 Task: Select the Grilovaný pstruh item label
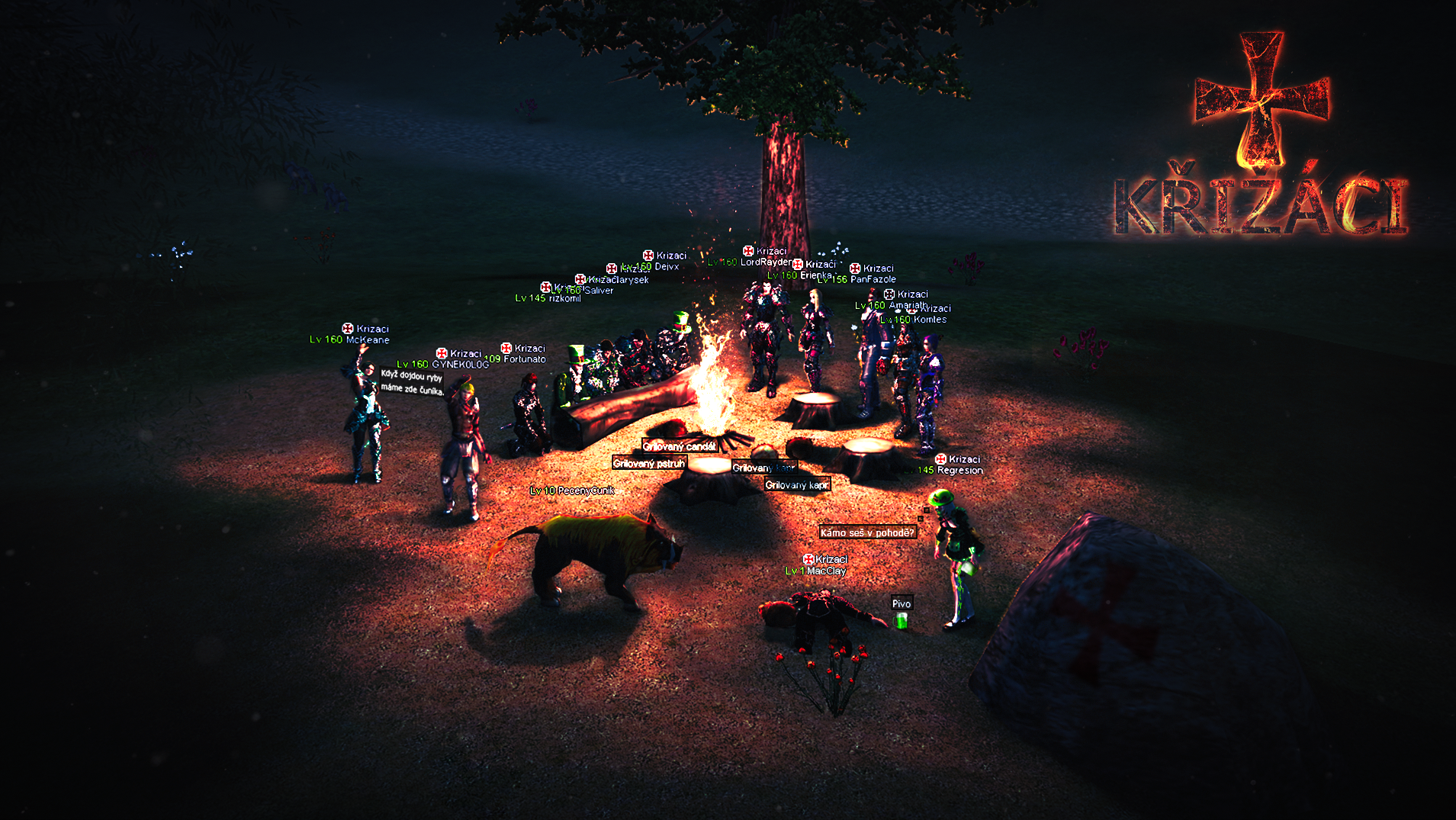point(649,463)
